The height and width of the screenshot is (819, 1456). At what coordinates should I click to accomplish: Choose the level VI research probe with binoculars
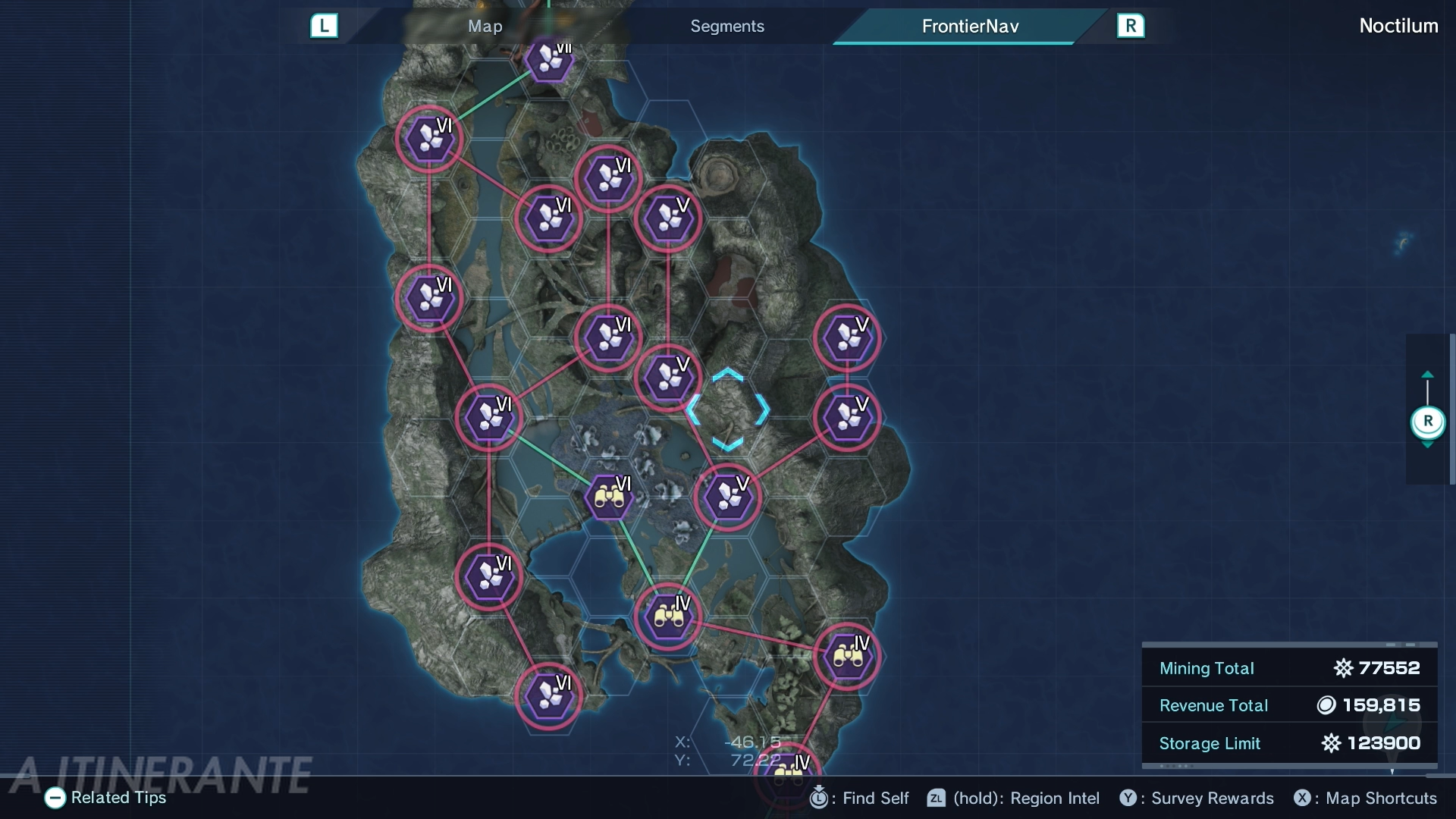click(609, 497)
